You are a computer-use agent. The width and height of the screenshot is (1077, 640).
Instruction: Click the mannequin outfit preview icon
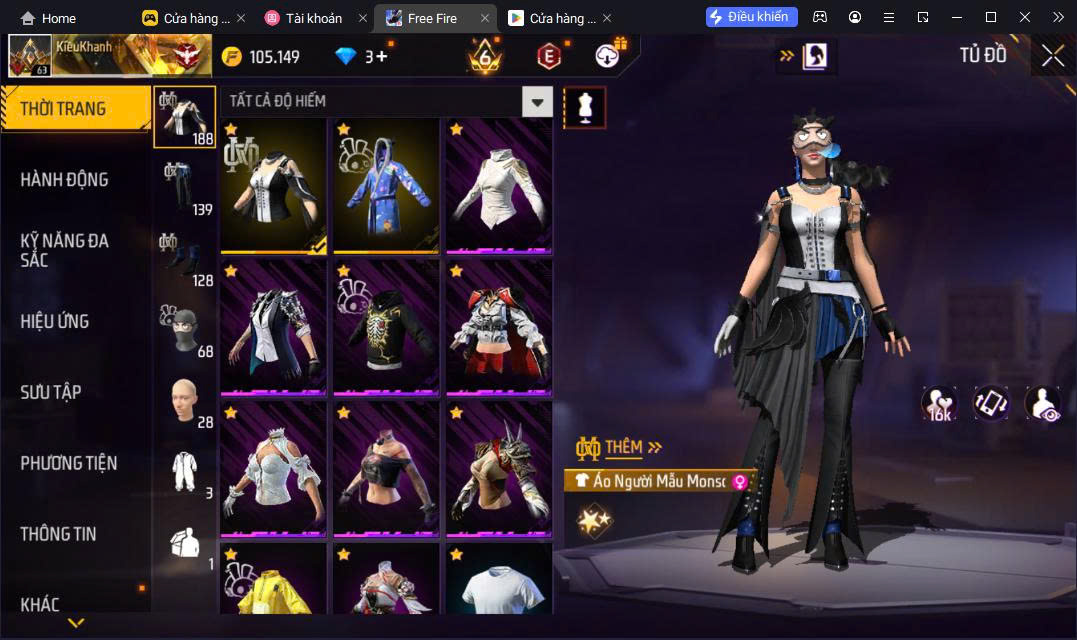(585, 106)
